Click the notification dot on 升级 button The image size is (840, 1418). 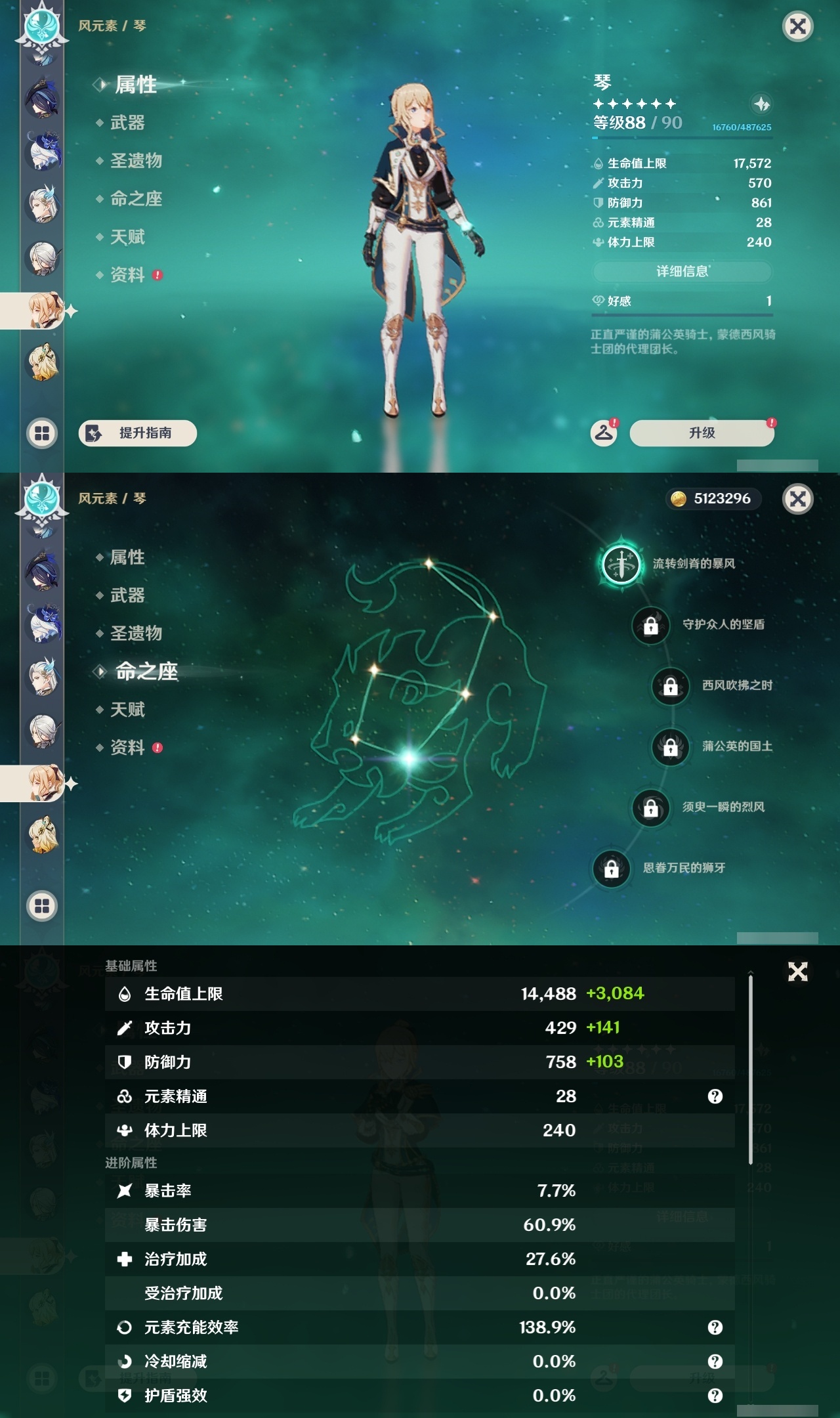(772, 423)
